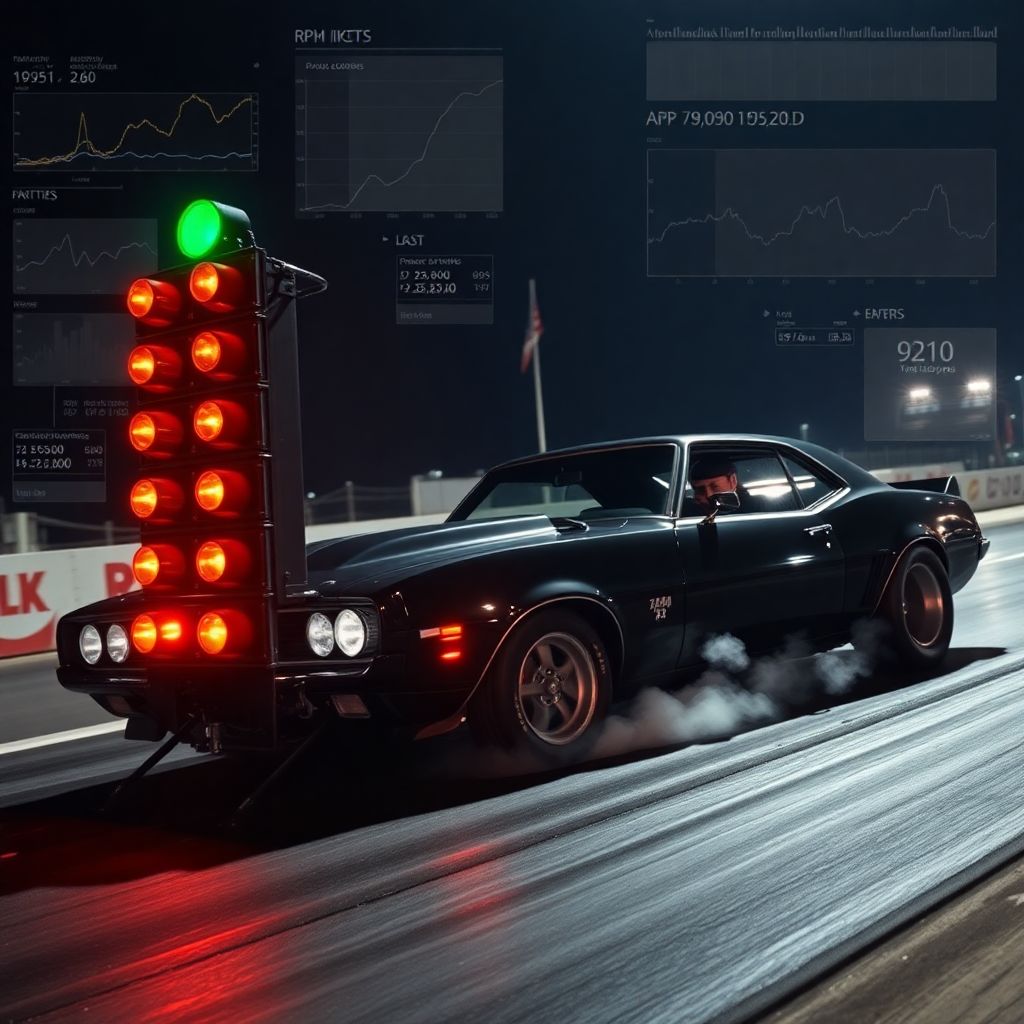The width and height of the screenshot is (1024, 1024).
Task: Open the 9210 readout panel under ENTERS
Action: tap(929, 384)
